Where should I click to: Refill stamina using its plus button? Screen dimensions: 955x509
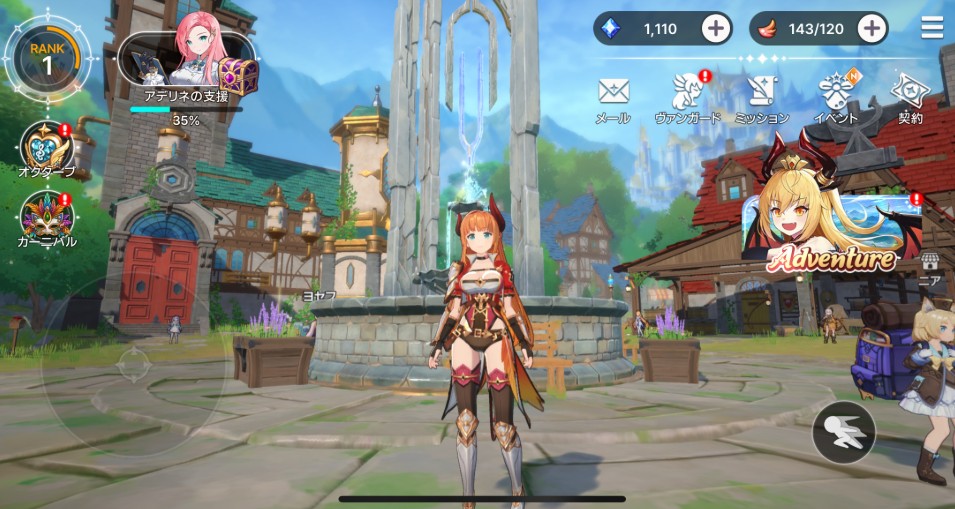point(872,28)
